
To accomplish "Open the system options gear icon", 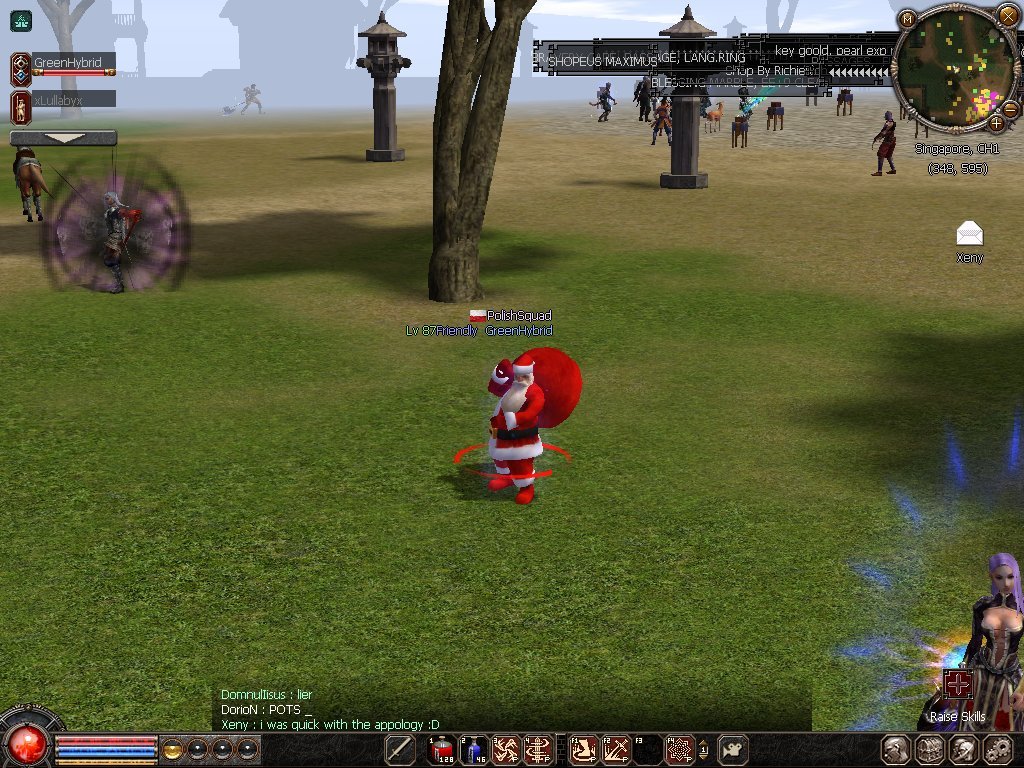I will 998,749.
